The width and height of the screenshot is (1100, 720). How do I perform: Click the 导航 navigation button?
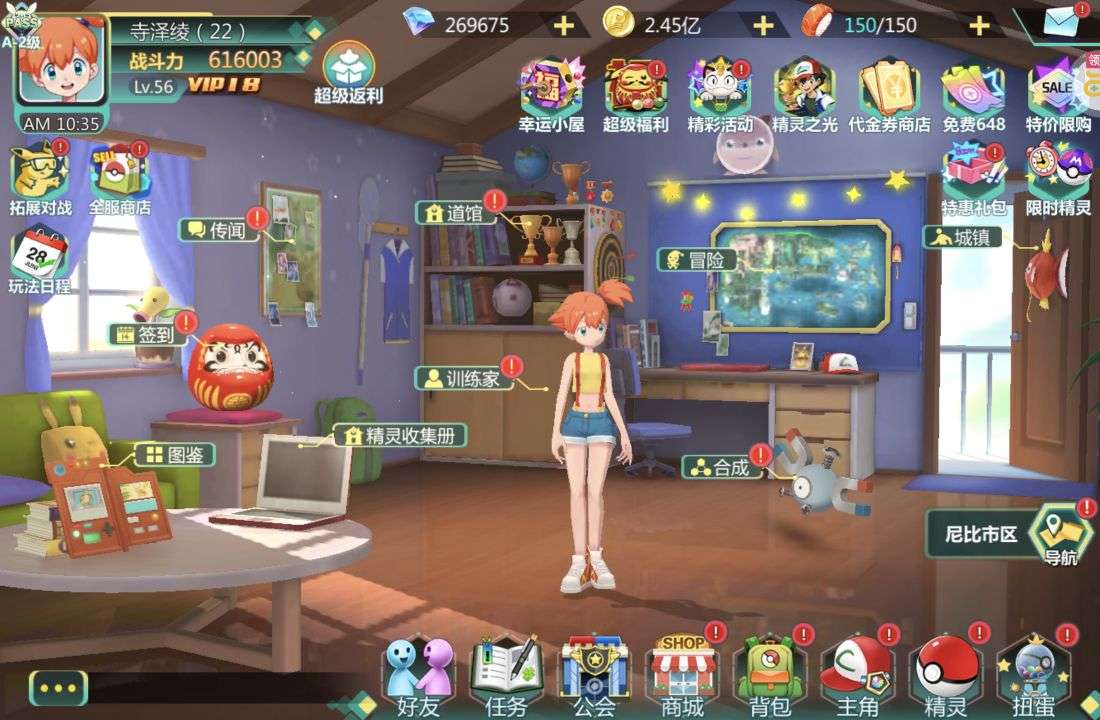(x=1061, y=535)
